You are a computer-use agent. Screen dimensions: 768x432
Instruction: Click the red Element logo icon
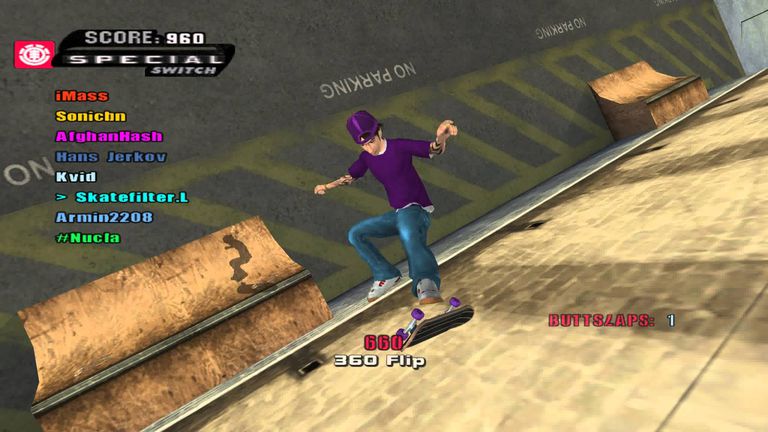pyautogui.click(x=33, y=53)
